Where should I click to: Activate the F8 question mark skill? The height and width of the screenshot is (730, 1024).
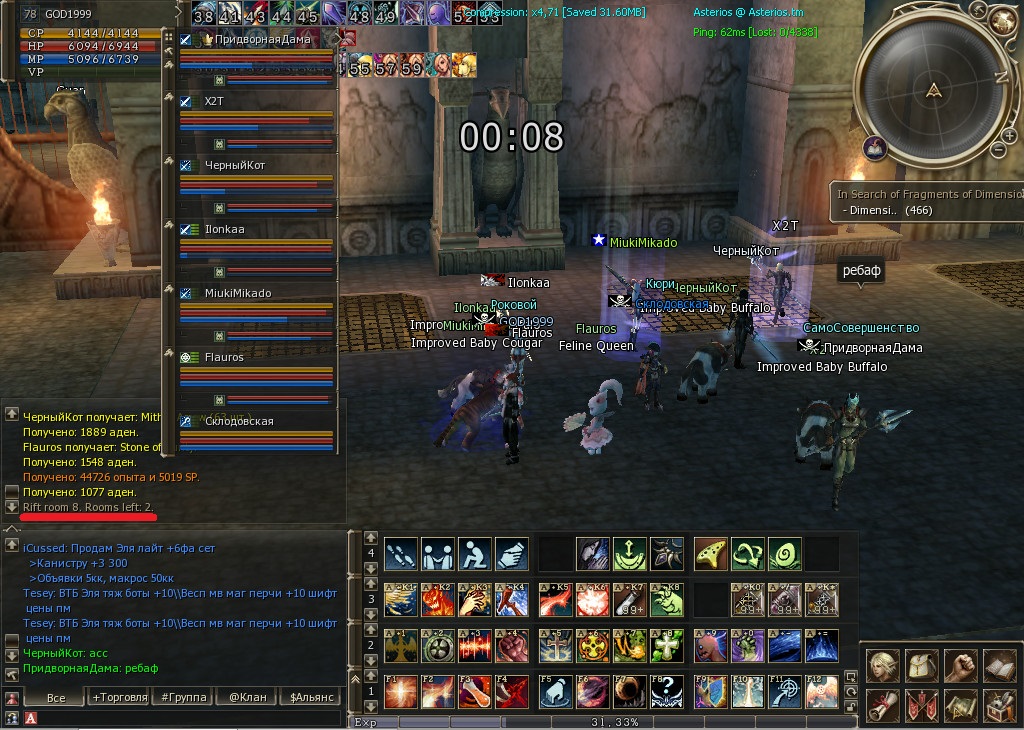click(667, 691)
